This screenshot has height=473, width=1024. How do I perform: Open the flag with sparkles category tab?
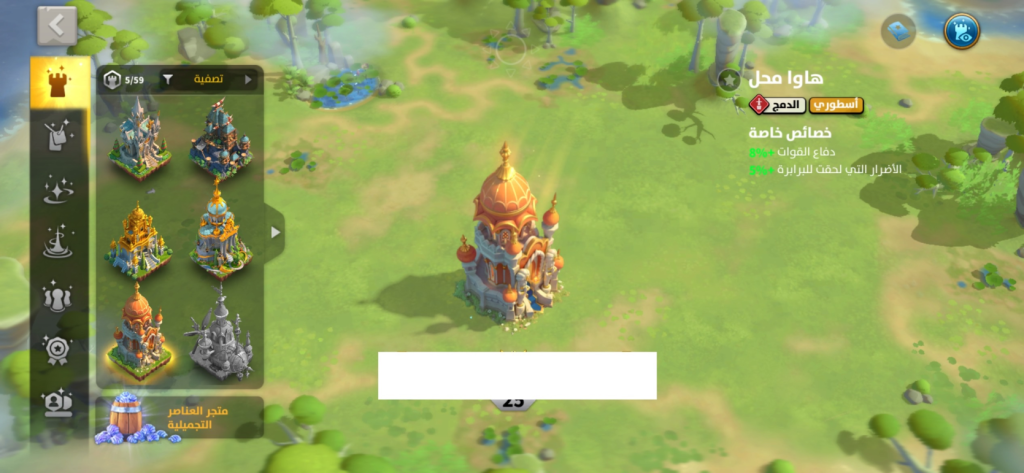tap(60, 137)
